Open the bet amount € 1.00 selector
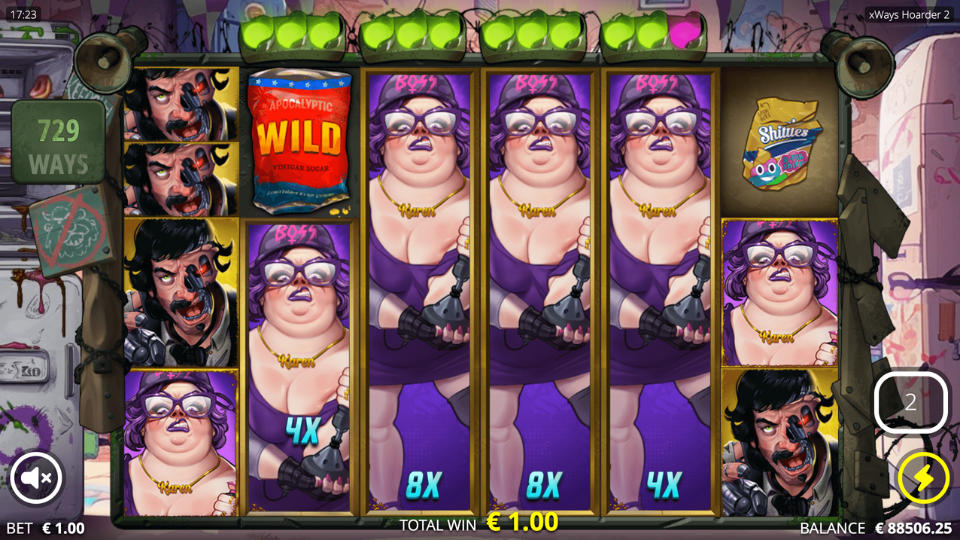This screenshot has width=960, height=540. (46, 528)
